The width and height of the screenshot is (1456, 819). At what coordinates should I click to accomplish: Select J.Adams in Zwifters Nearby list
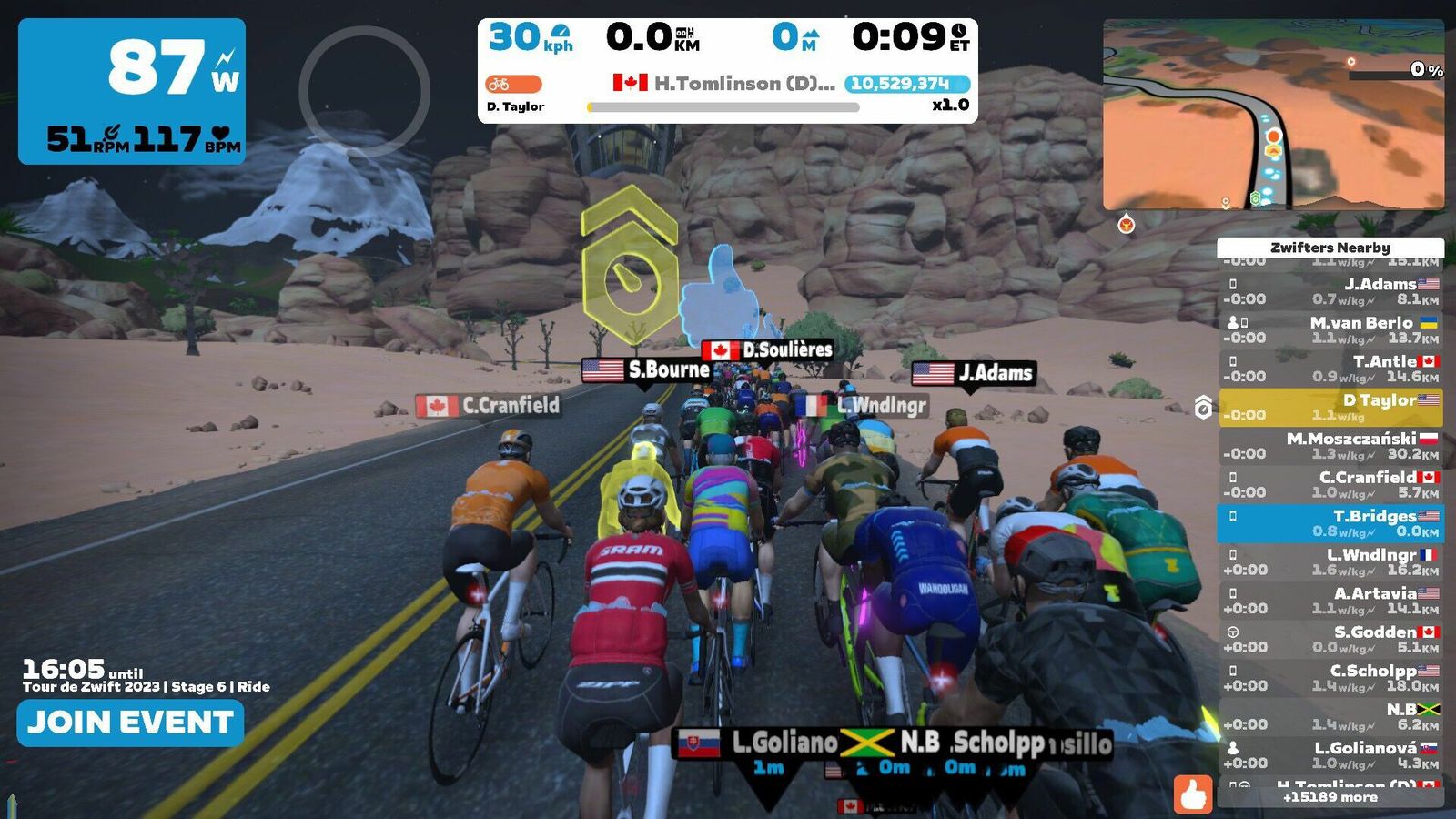click(1330, 291)
